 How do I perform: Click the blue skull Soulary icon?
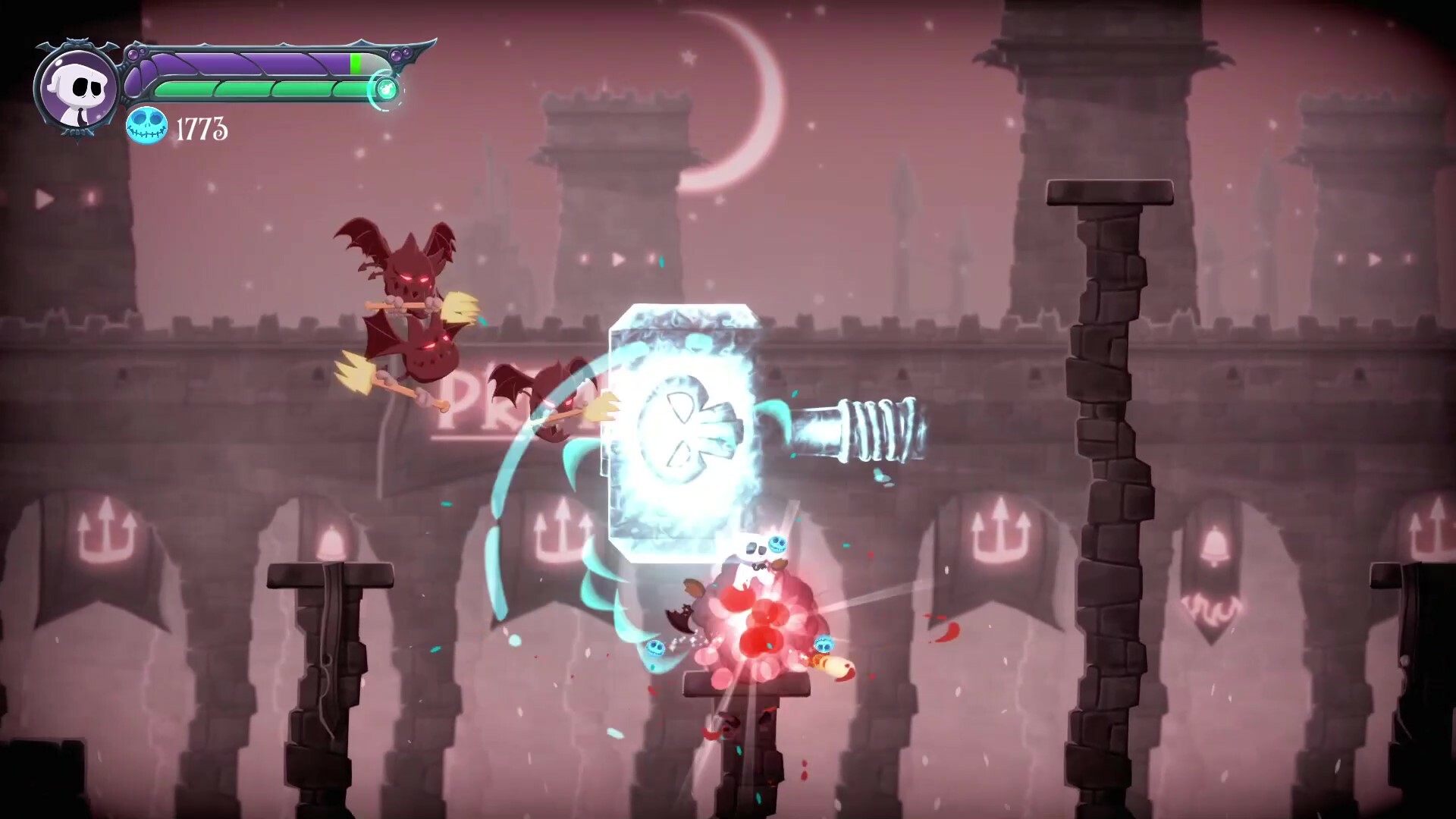point(146,126)
